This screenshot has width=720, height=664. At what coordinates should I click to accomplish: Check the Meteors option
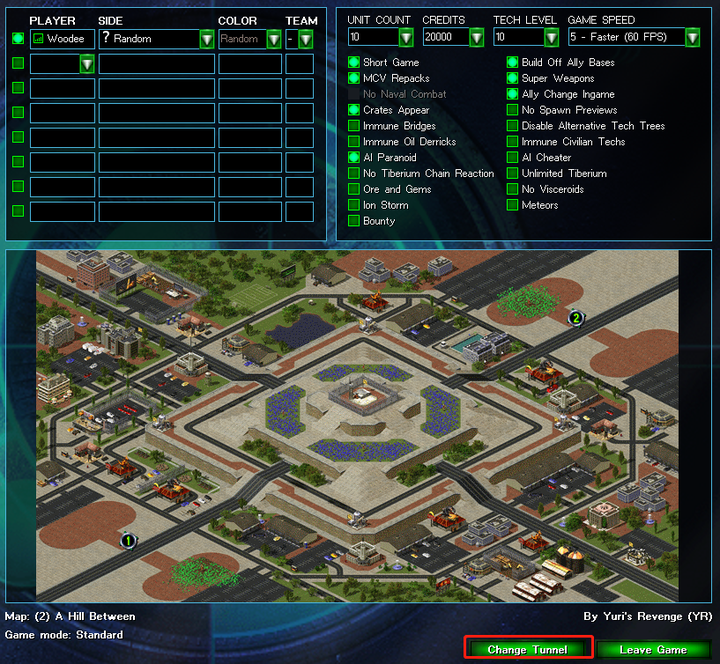(512, 205)
